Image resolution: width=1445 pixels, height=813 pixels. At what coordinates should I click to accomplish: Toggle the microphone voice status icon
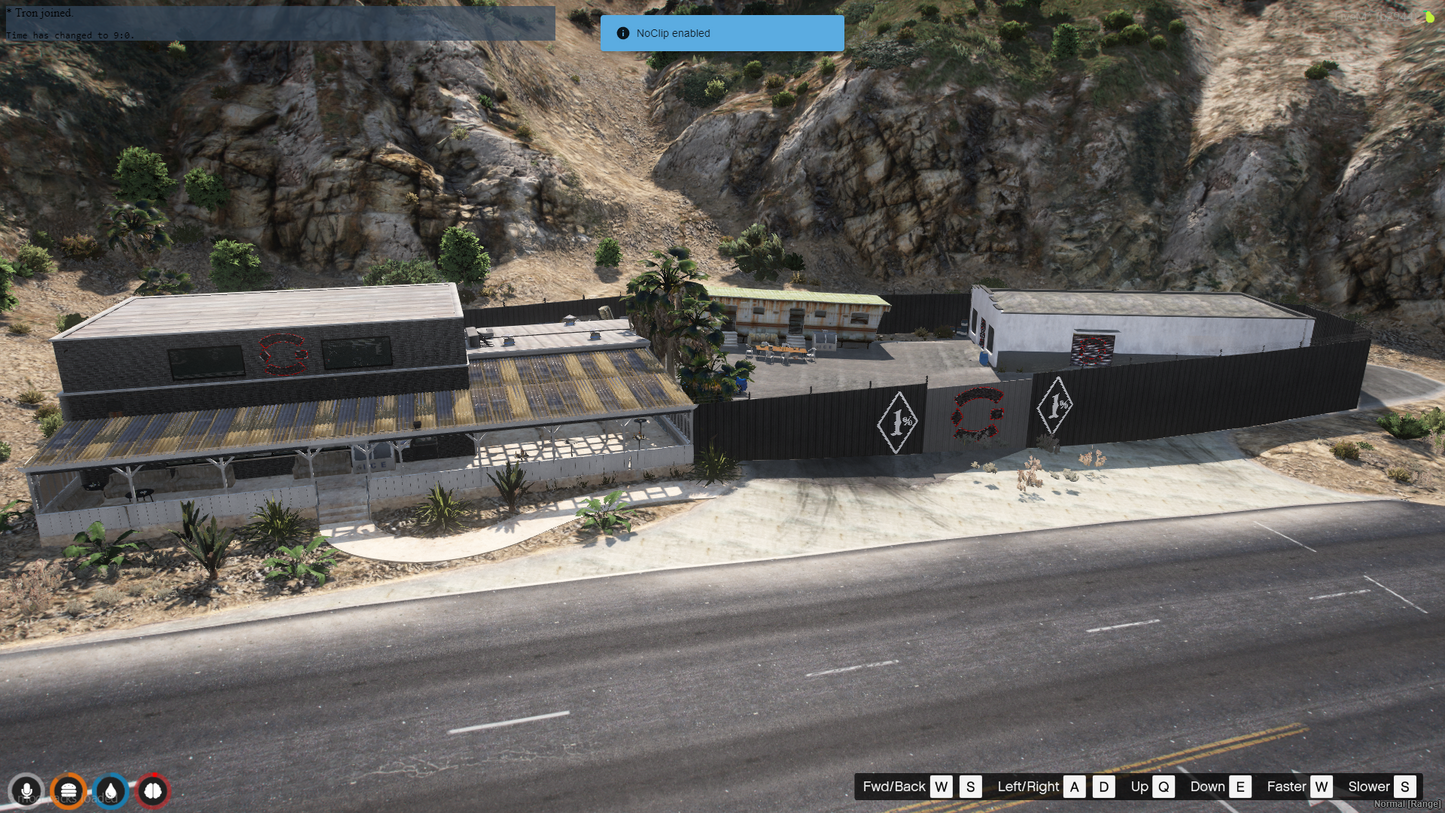pos(27,791)
